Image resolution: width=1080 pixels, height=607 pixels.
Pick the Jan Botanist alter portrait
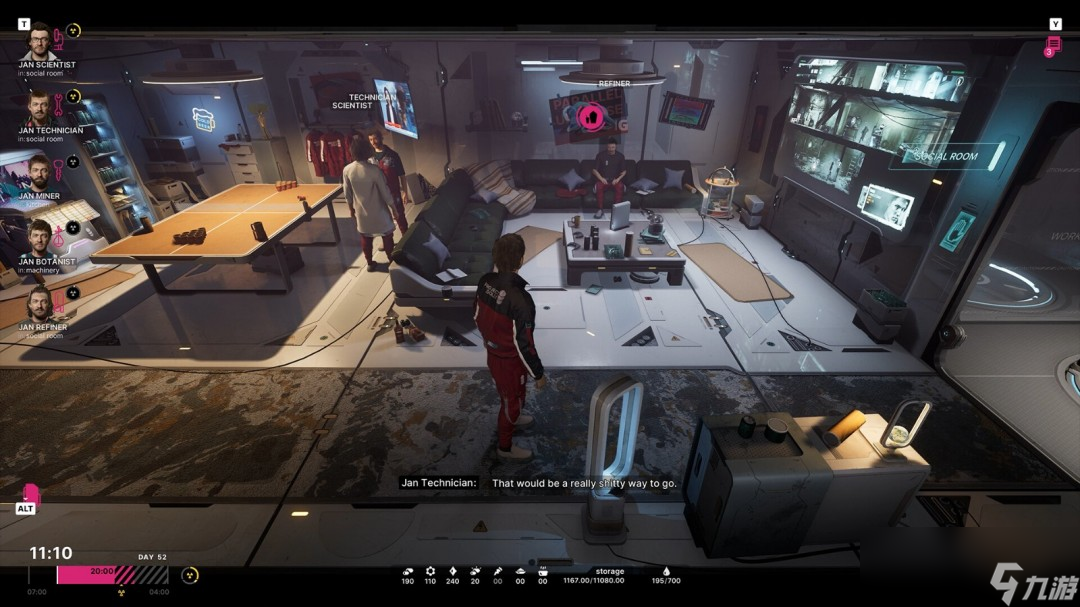tap(39, 238)
